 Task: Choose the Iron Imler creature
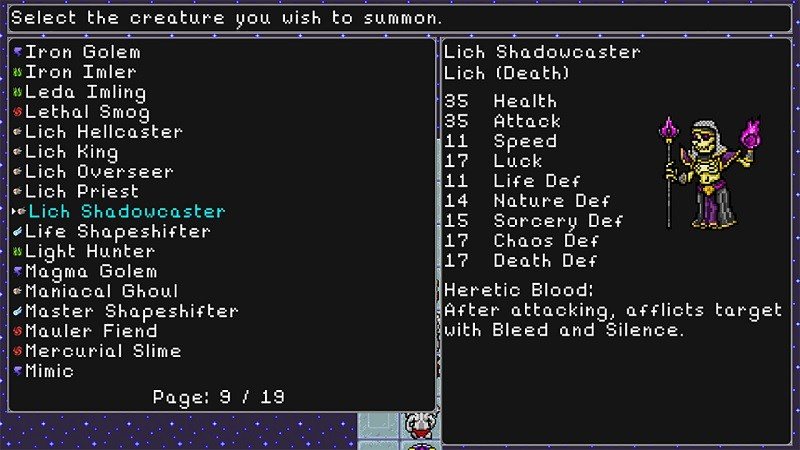pyautogui.click(x=81, y=72)
